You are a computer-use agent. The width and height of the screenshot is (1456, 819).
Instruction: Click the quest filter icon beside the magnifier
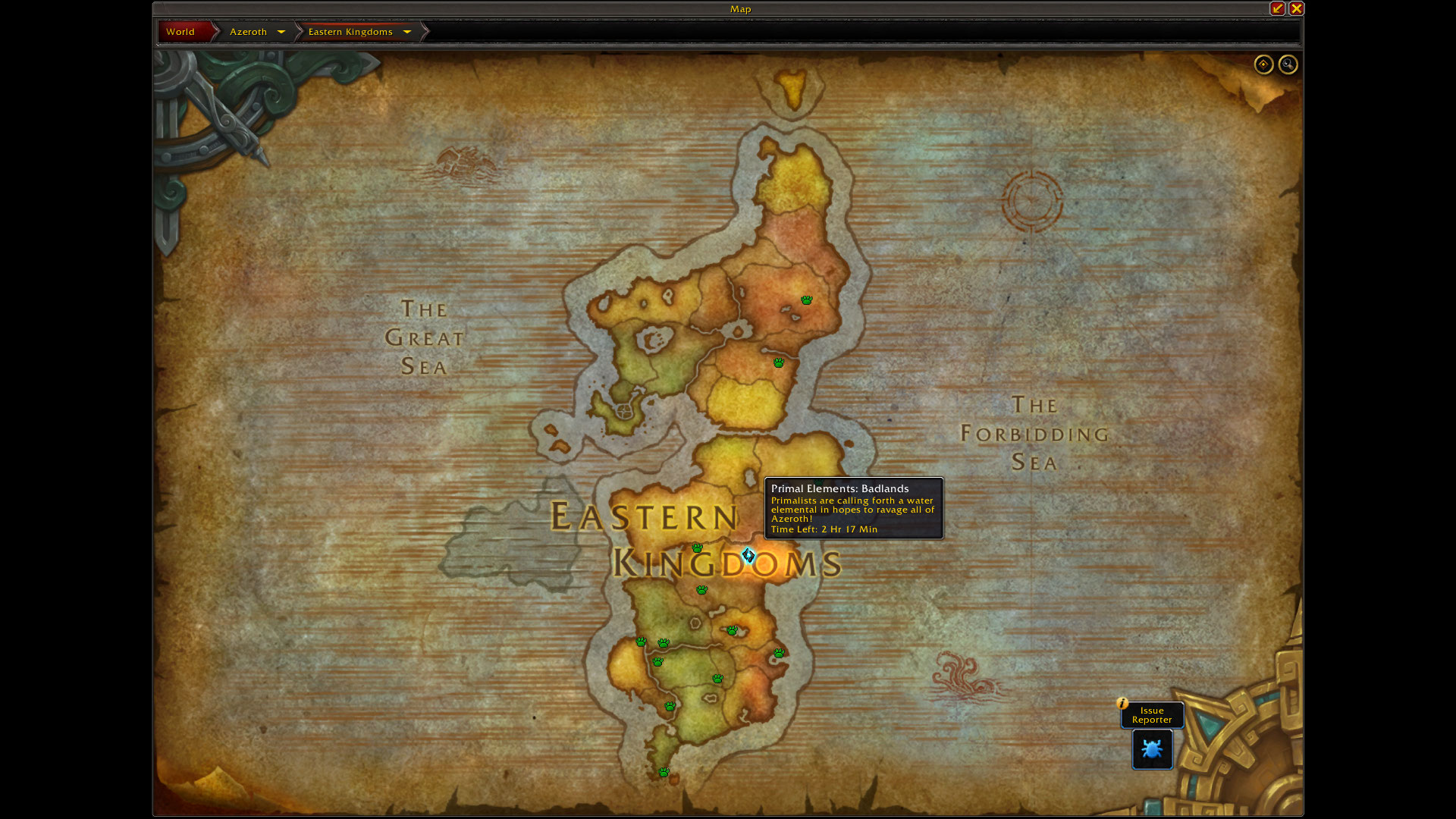pyautogui.click(x=1263, y=65)
